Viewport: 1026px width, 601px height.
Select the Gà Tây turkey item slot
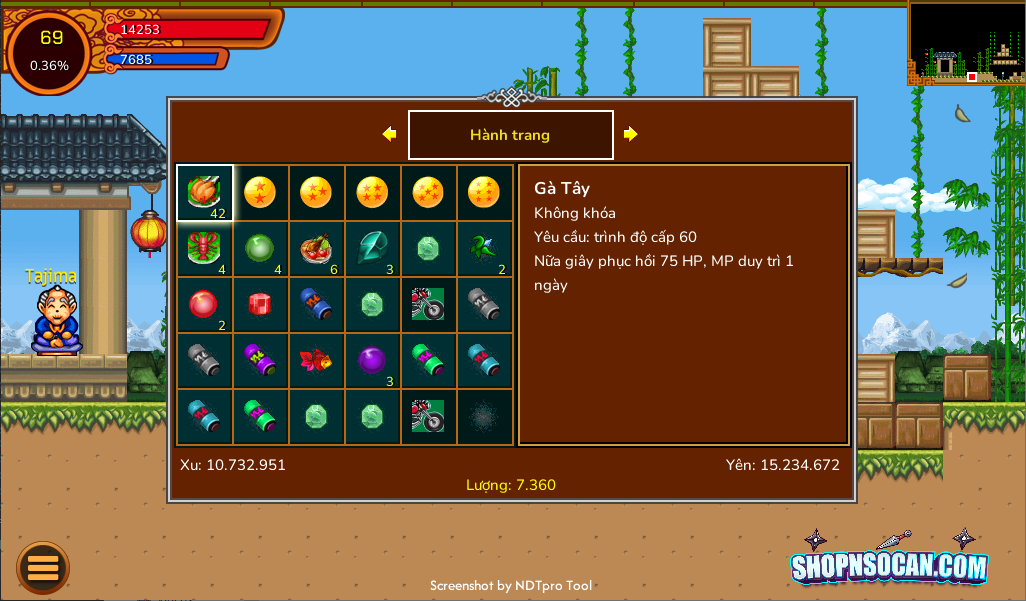tap(205, 193)
